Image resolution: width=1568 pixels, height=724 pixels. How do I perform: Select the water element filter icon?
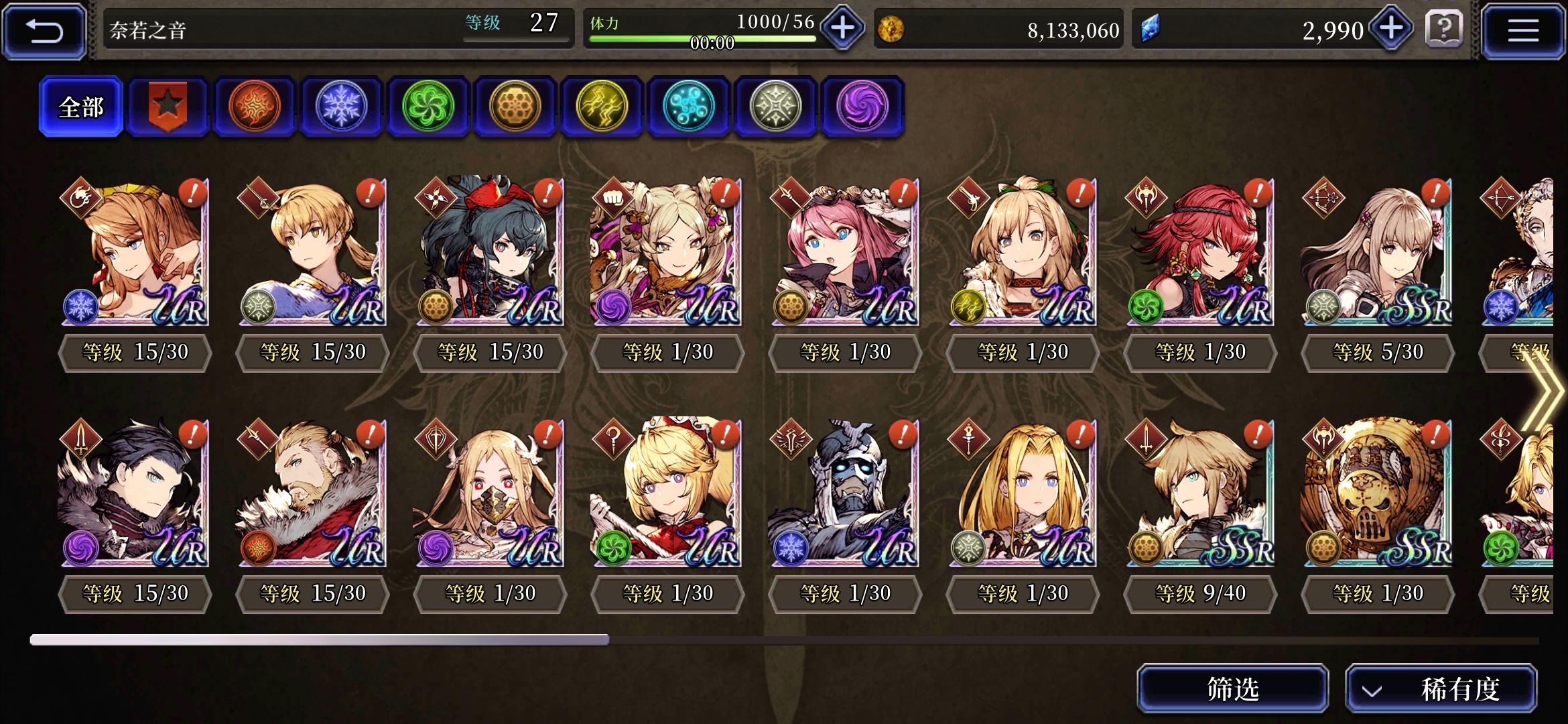point(689,107)
